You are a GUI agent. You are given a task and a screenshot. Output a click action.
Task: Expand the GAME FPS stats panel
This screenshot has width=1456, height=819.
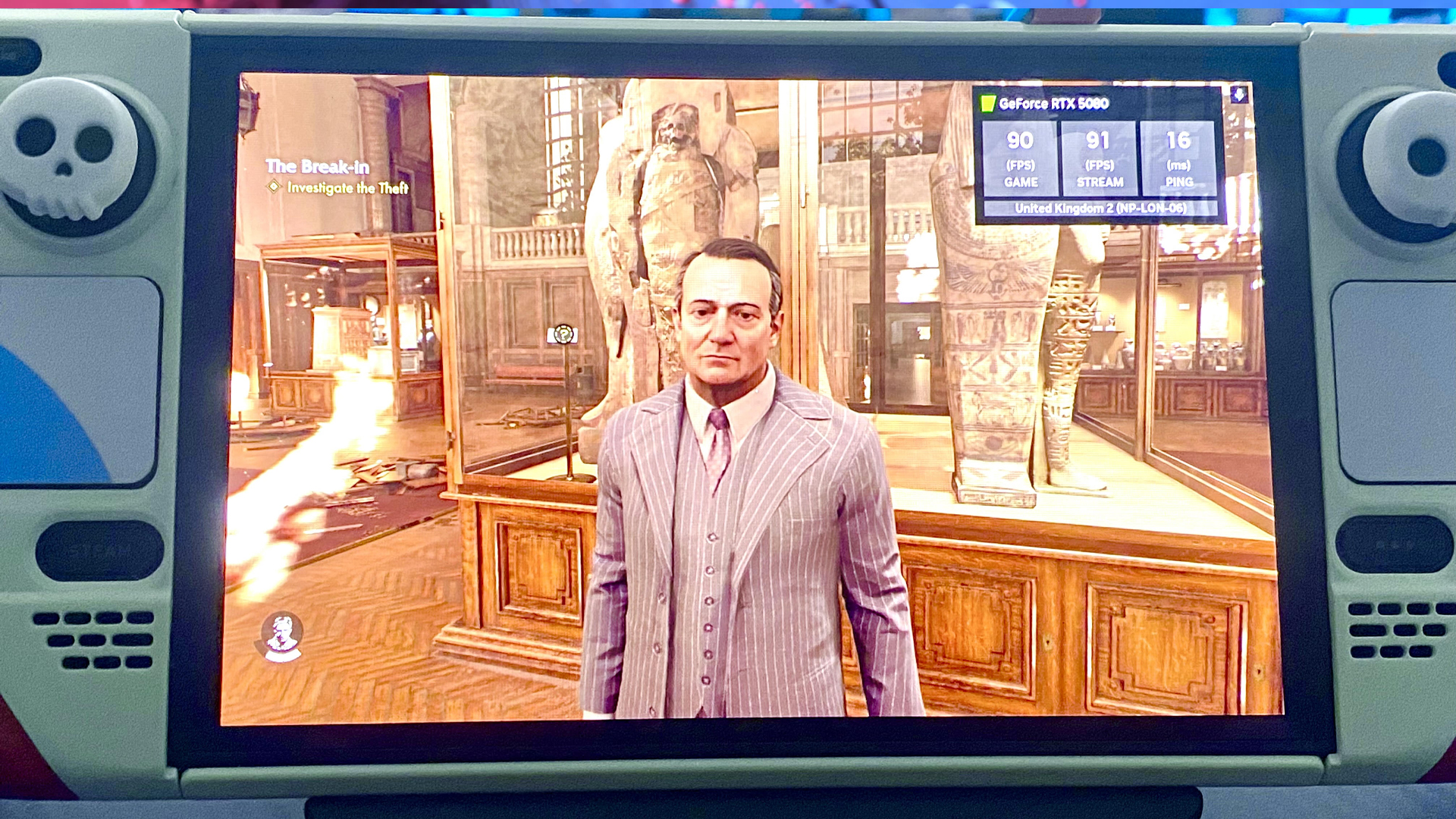point(1020,157)
